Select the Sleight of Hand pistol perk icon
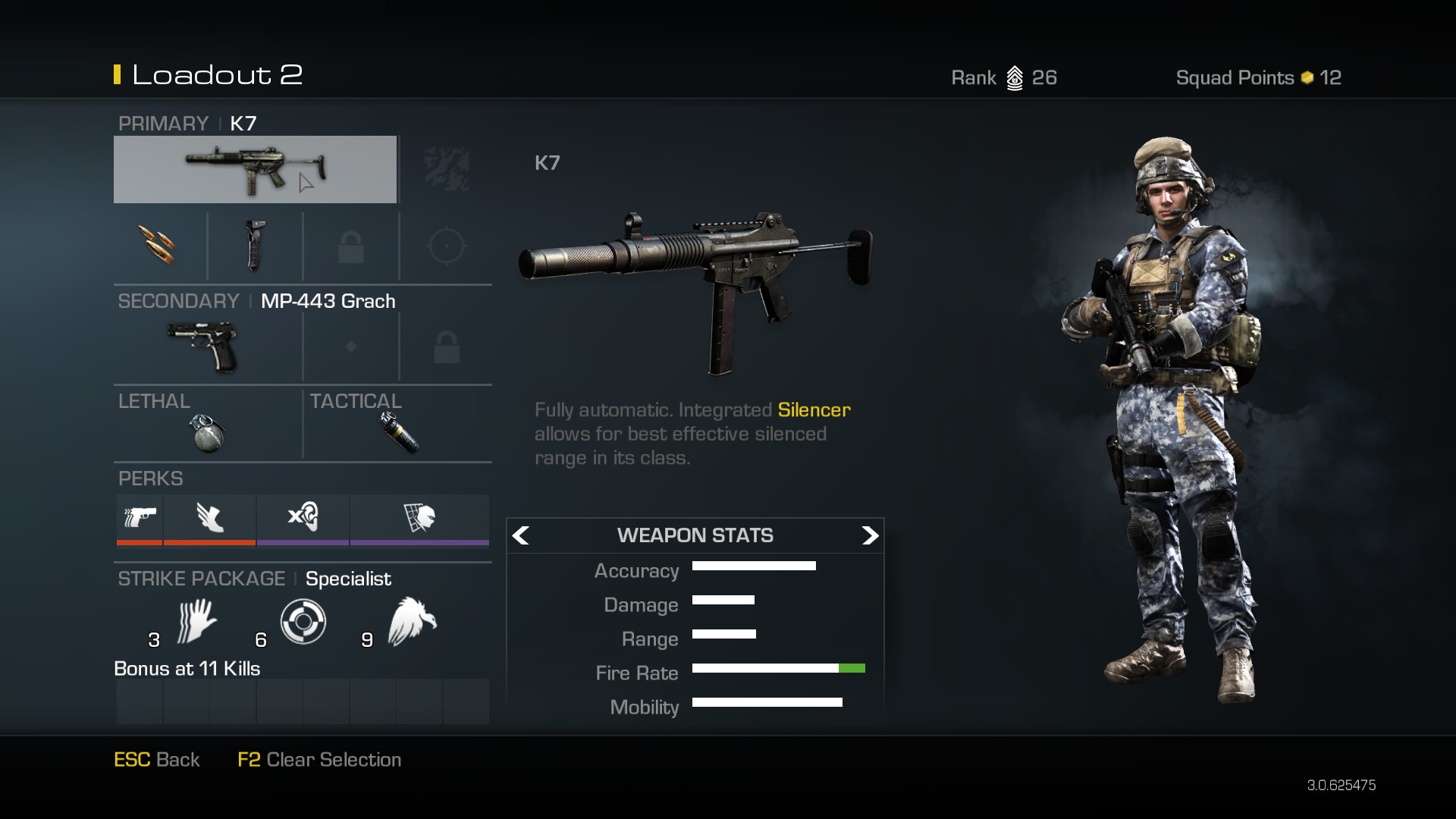This screenshot has width=1456, height=819. [139, 519]
